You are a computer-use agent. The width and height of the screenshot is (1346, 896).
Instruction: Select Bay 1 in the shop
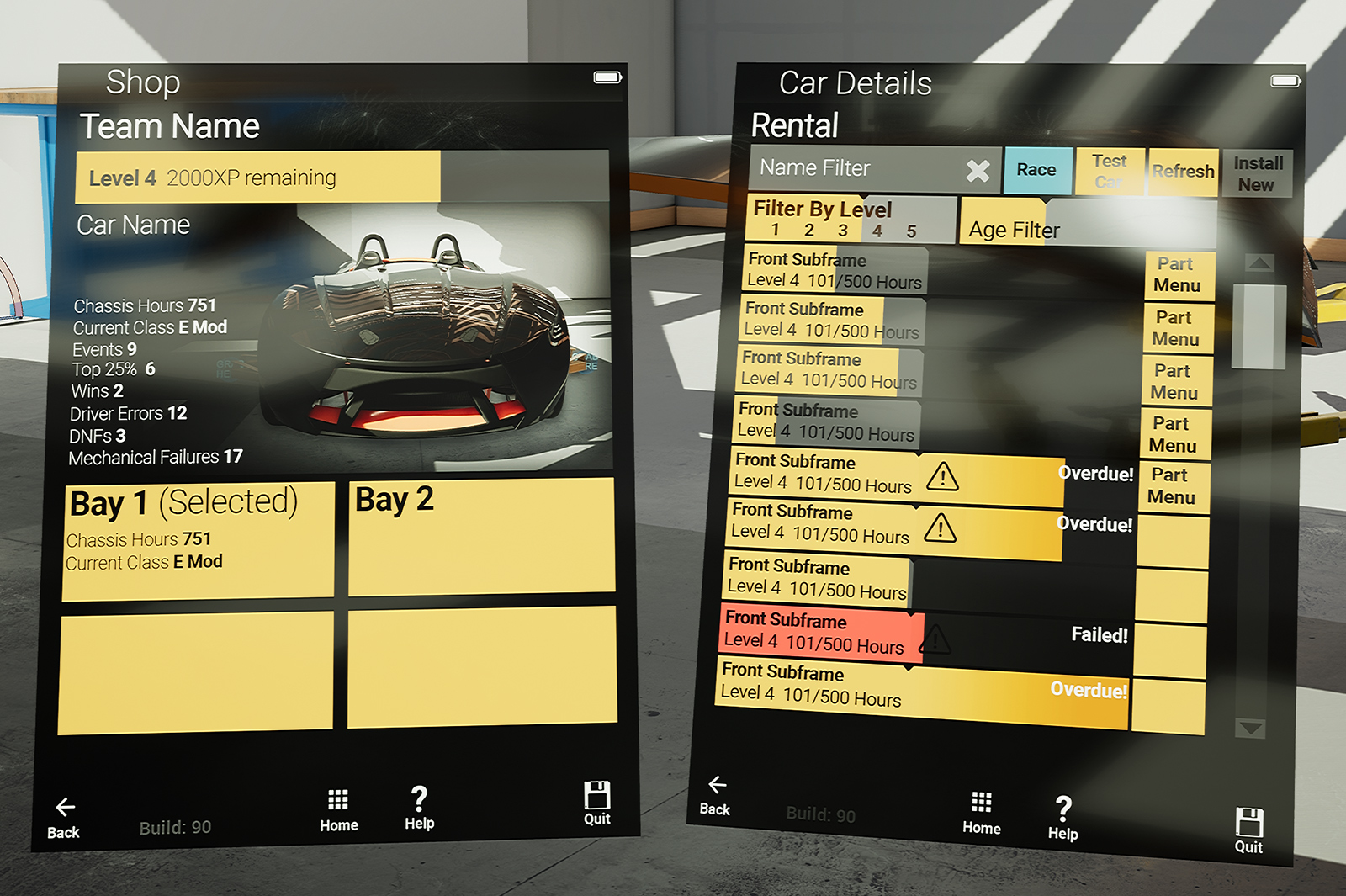[199, 539]
